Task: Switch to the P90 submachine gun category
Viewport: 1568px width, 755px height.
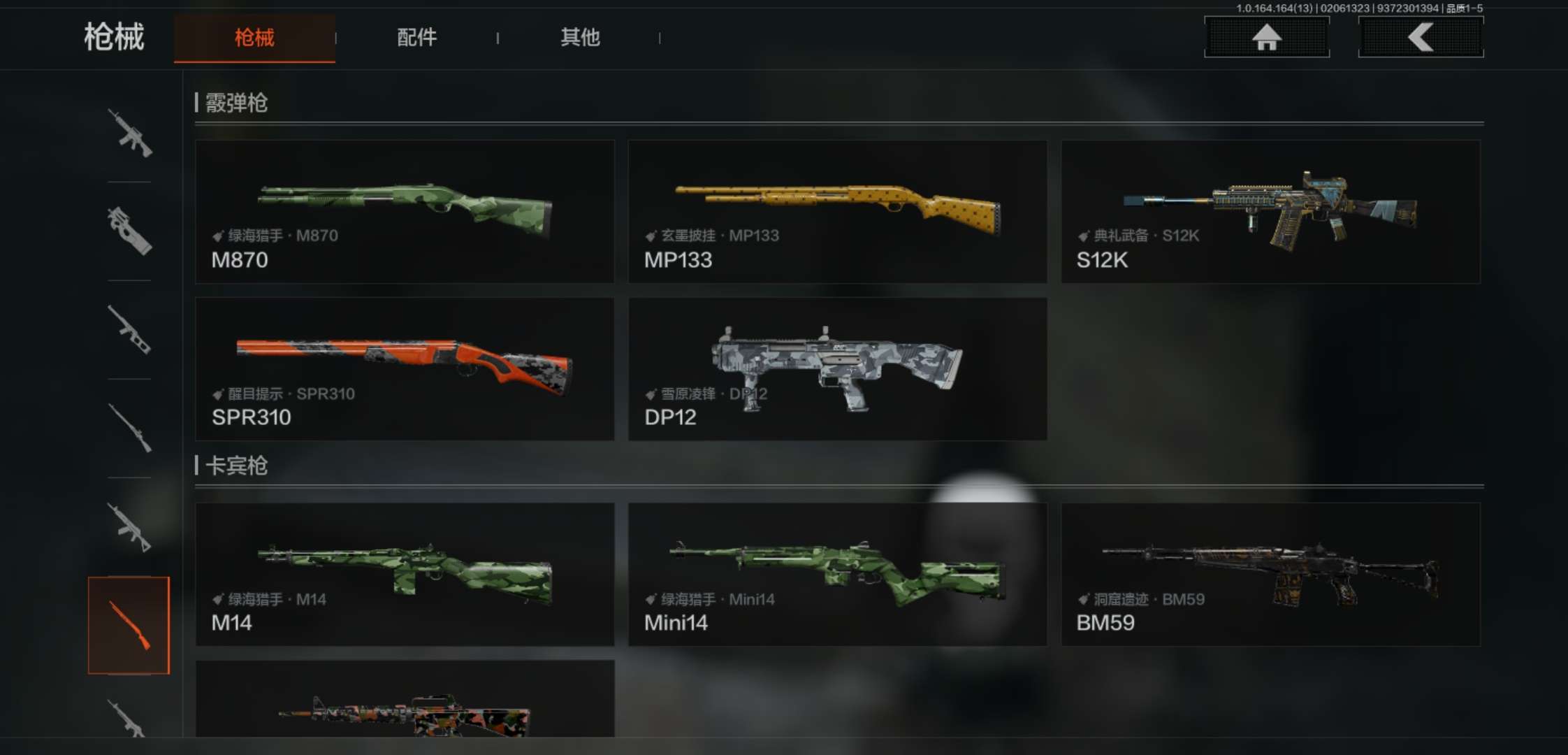Action: (x=129, y=231)
